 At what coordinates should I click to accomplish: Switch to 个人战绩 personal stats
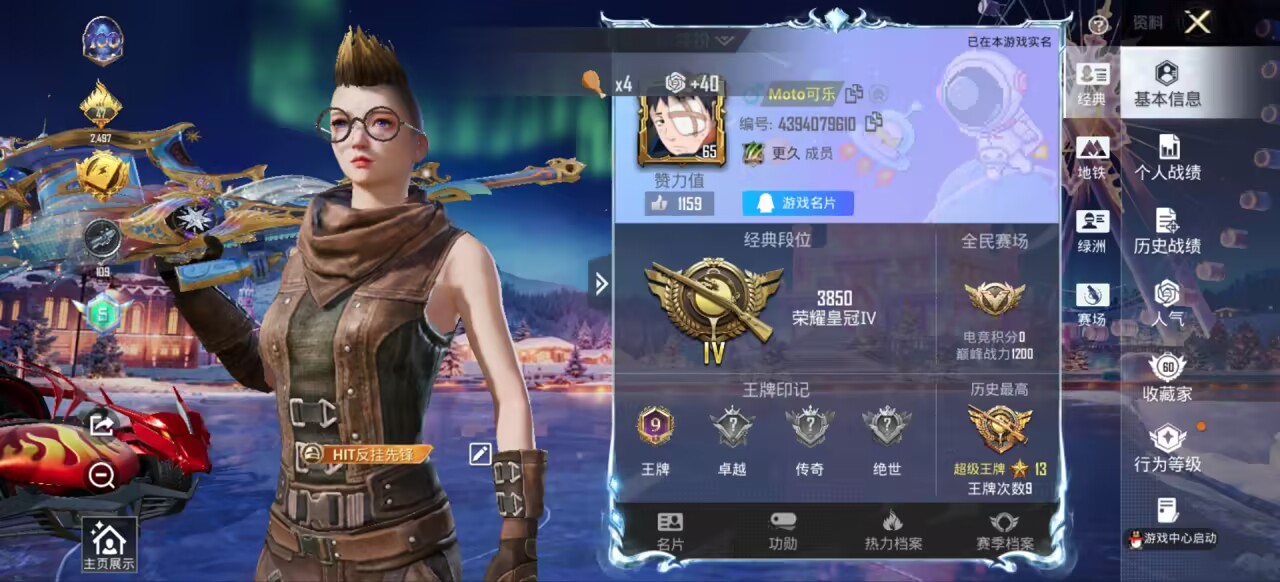[1167, 158]
